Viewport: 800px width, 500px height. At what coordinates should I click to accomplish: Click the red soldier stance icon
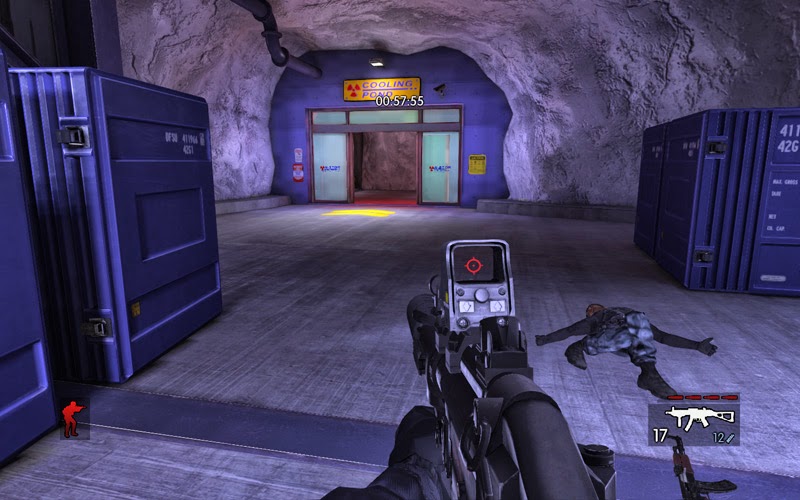[x=72, y=419]
